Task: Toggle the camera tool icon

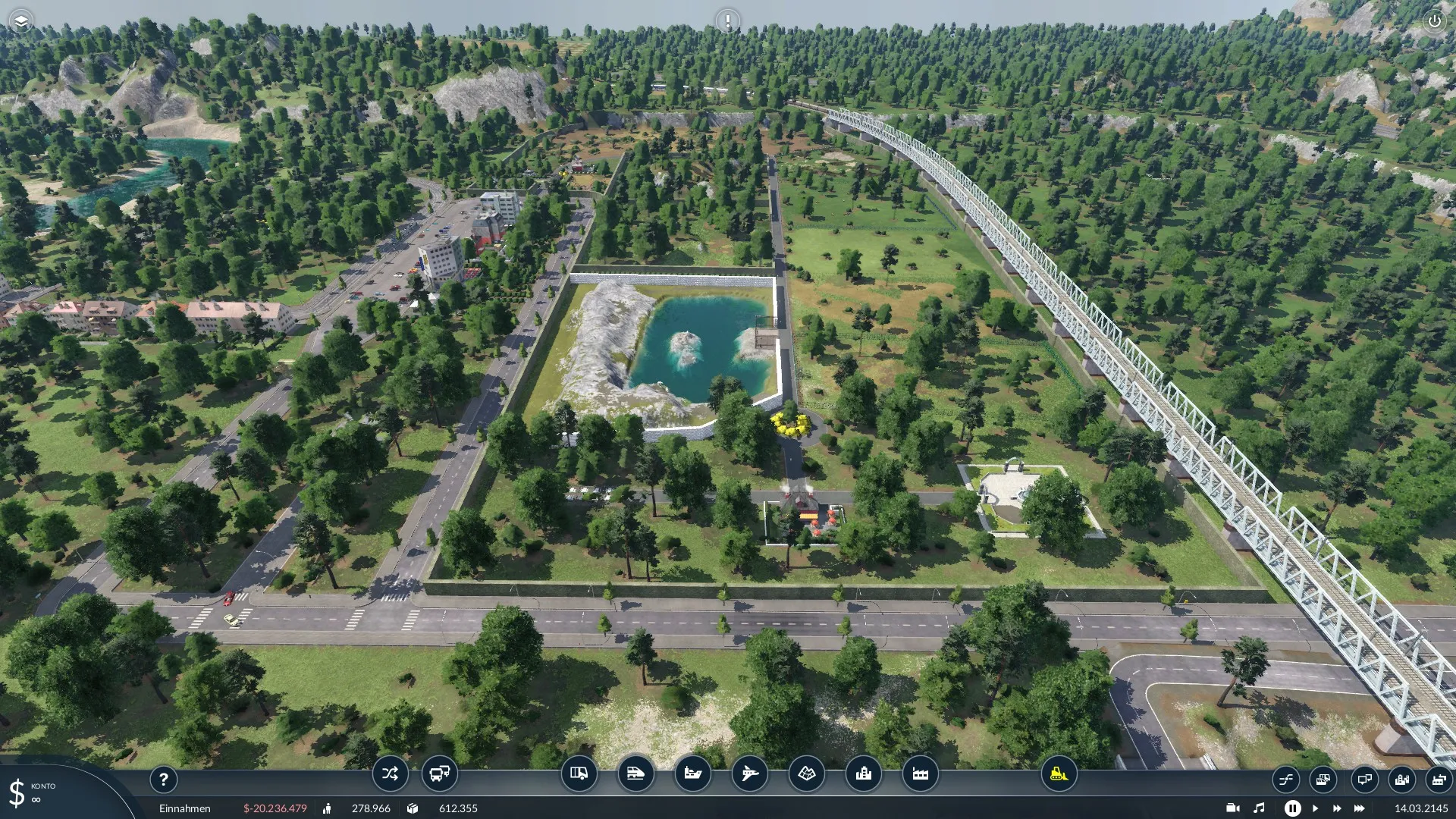Action: tap(1233, 808)
